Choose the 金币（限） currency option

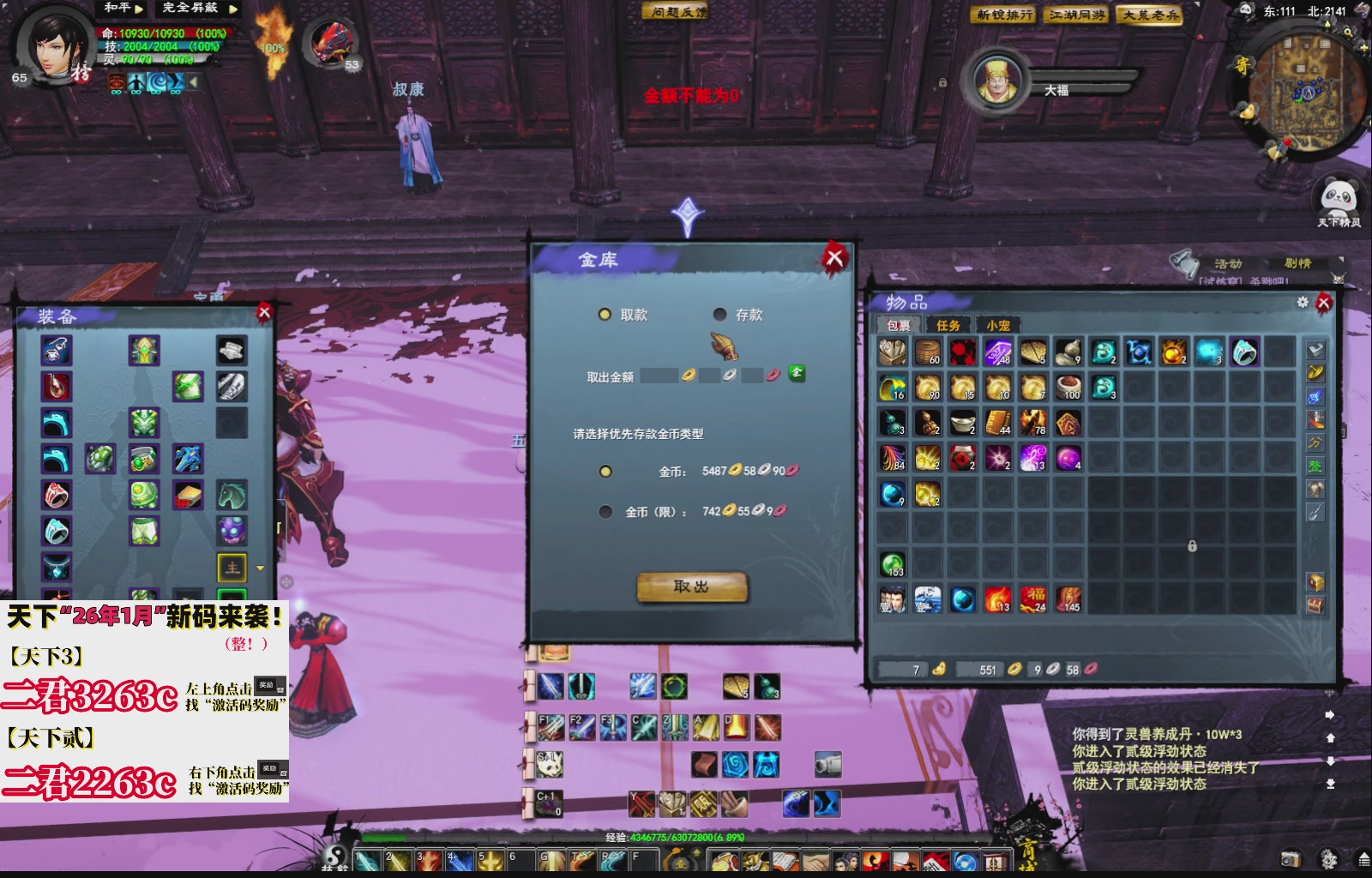tap(605, 512)
